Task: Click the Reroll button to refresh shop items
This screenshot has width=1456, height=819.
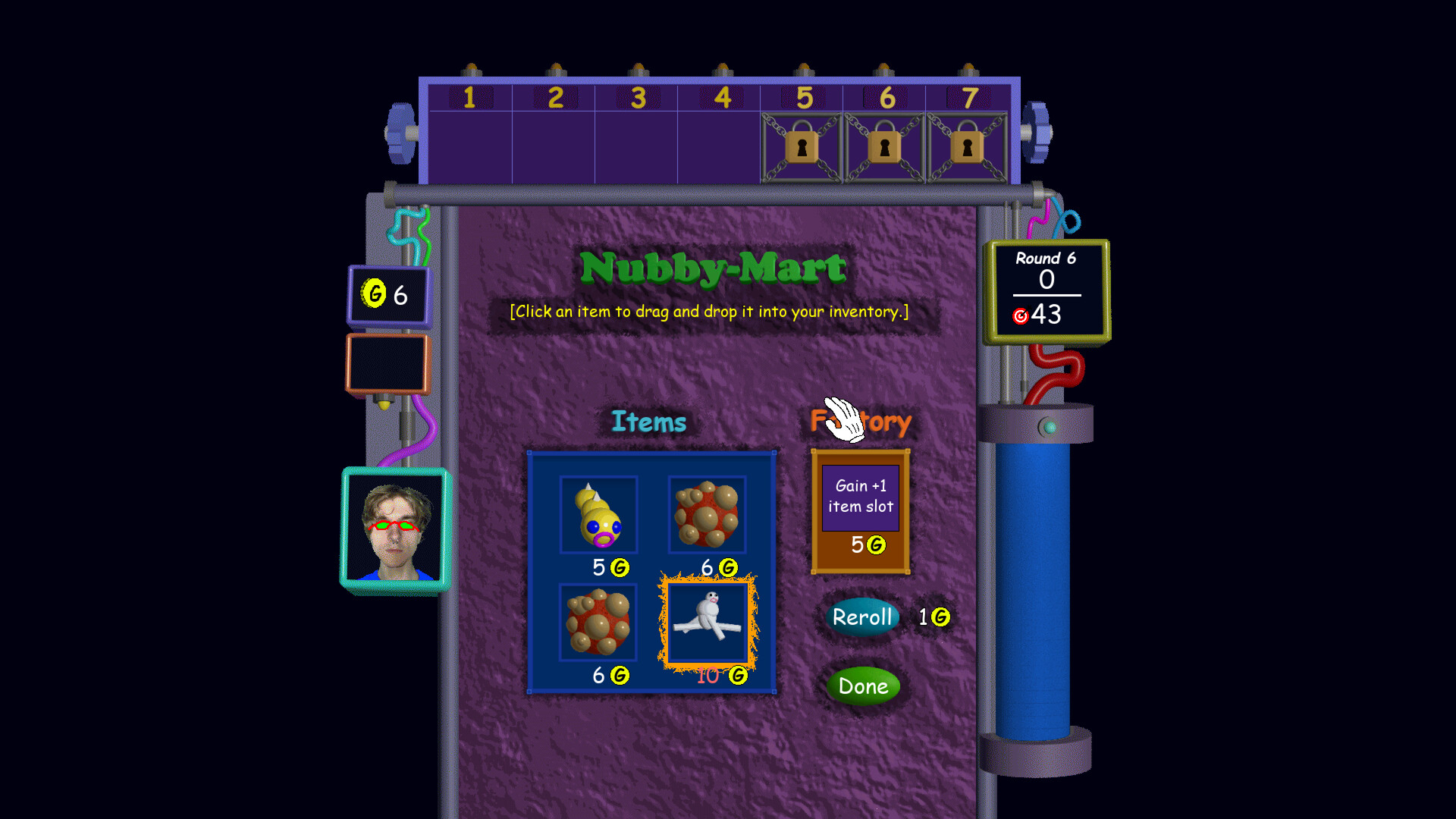Action: 861,617
